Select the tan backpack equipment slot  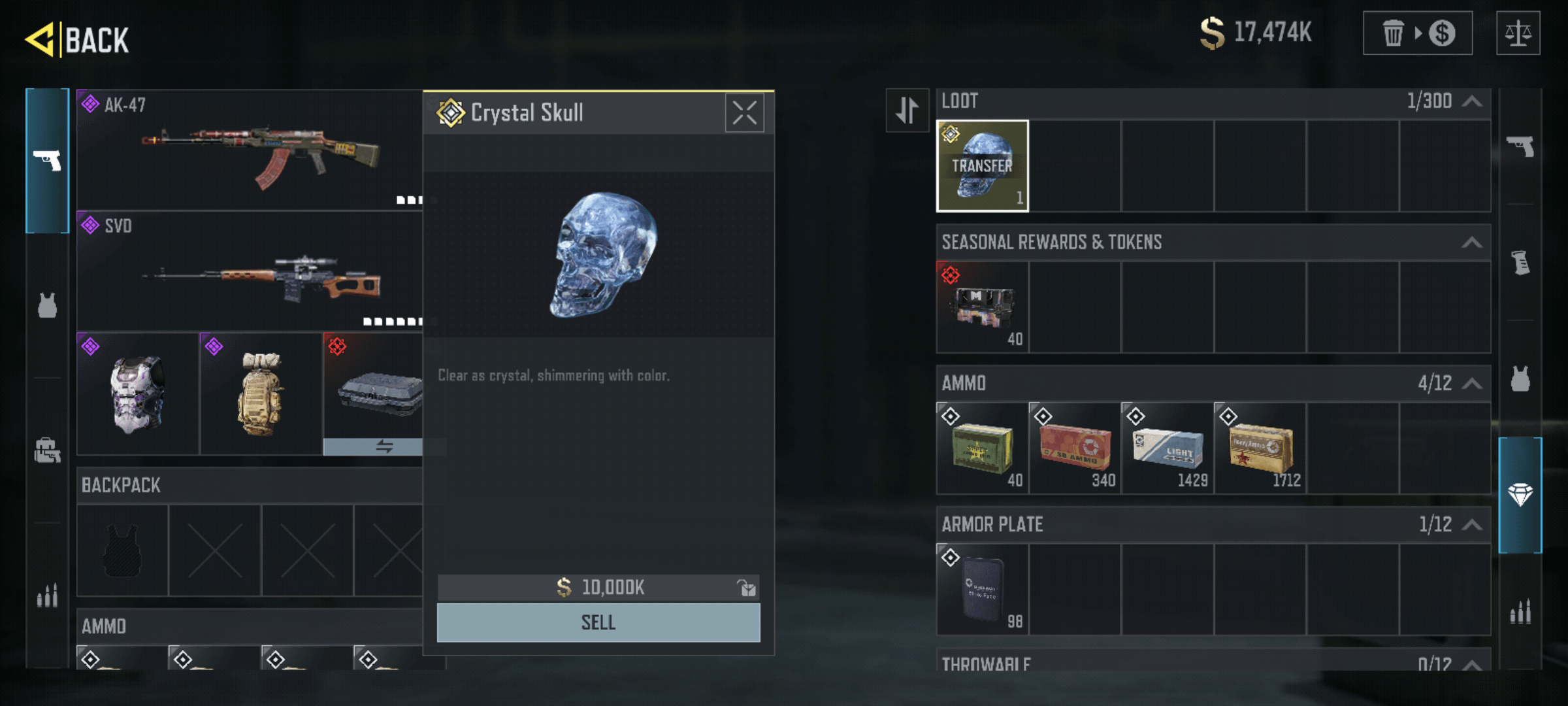coord(261,394)
